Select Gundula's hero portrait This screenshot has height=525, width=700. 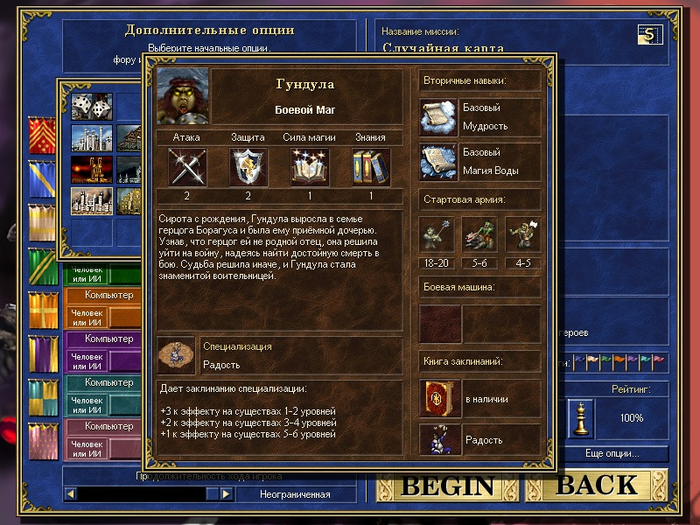point(183,96)
